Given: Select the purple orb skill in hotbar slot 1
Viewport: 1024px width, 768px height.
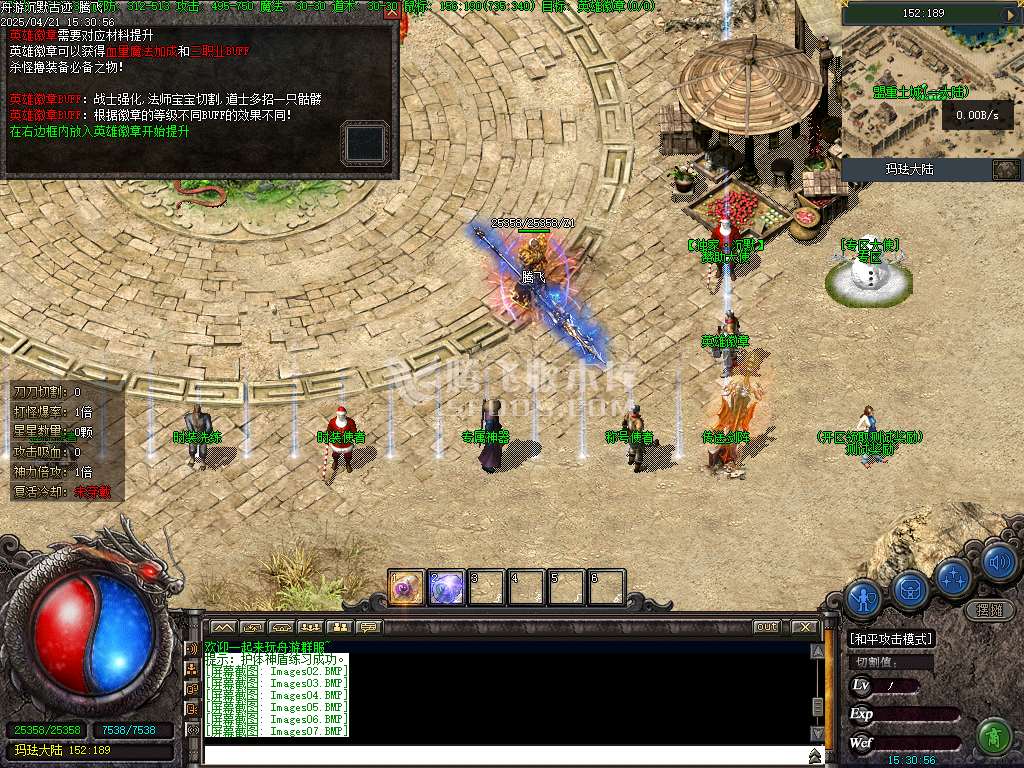Looking at the screenshot, I should pos(407,587).
